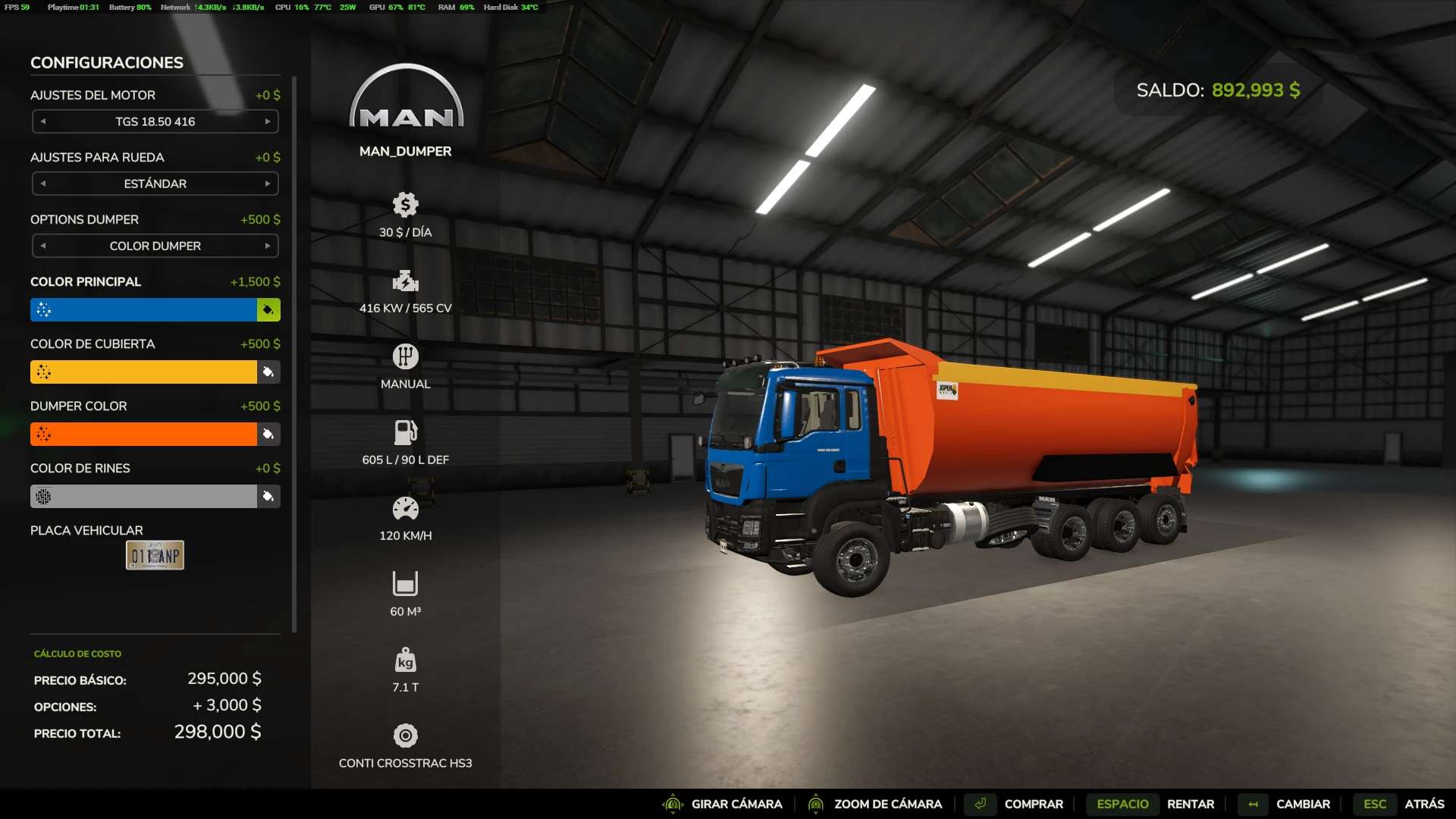Buy the truck with Comprar
This screenshot has width=1456, height=819.
coord(1033,804)
